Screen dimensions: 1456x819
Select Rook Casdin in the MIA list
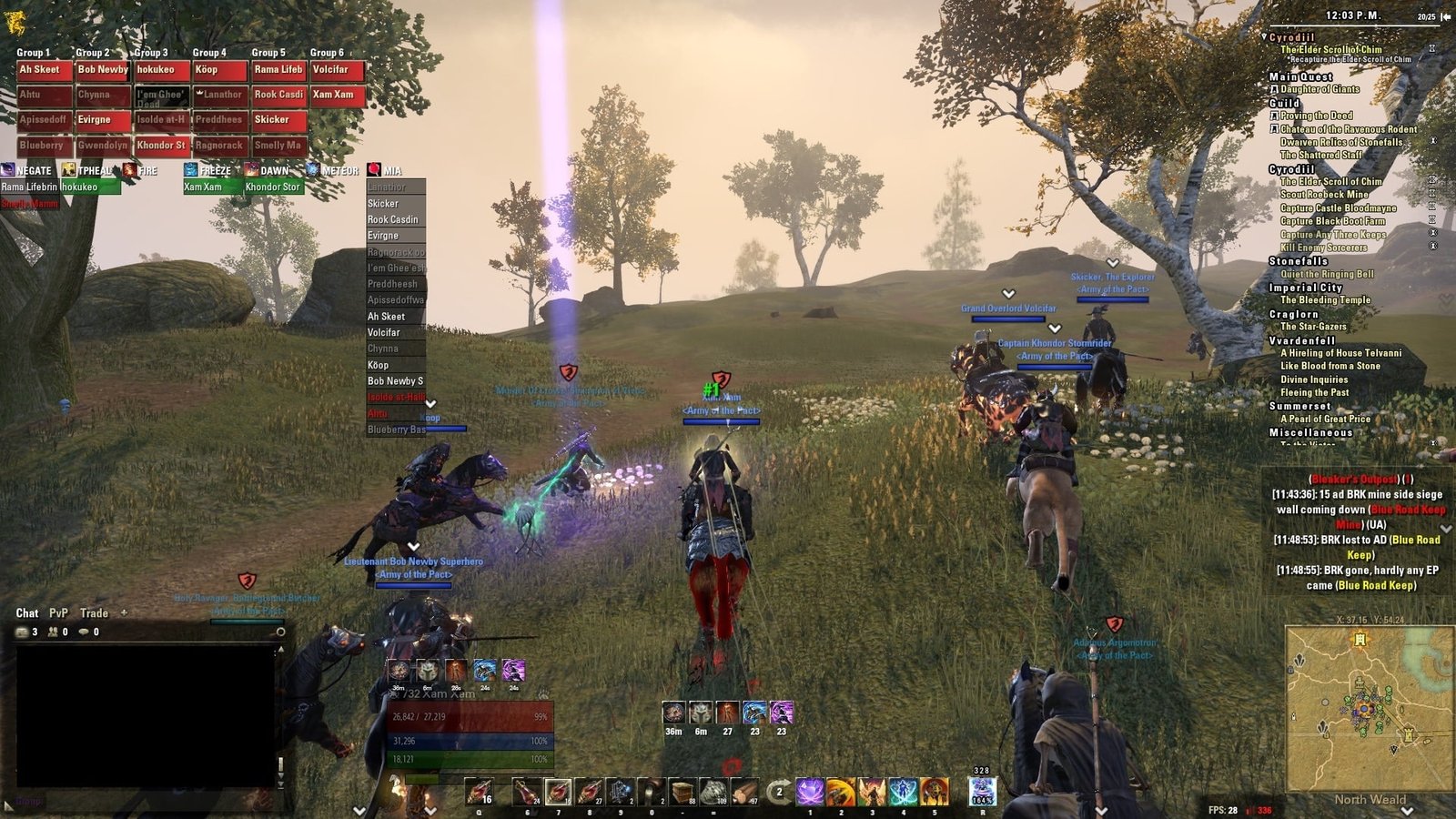(395, 219)
